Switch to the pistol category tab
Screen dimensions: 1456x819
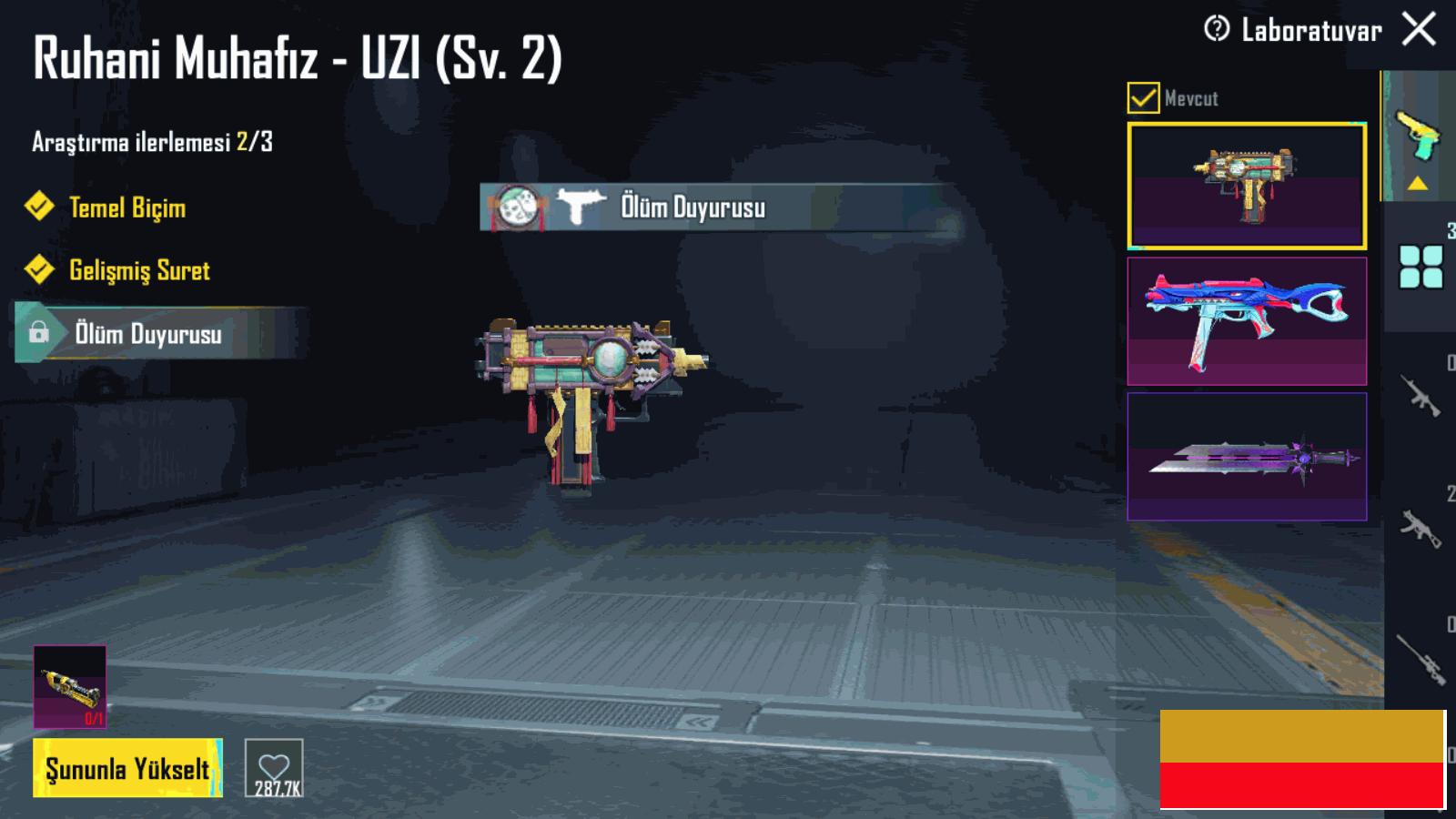click(x=1418, y=136)
